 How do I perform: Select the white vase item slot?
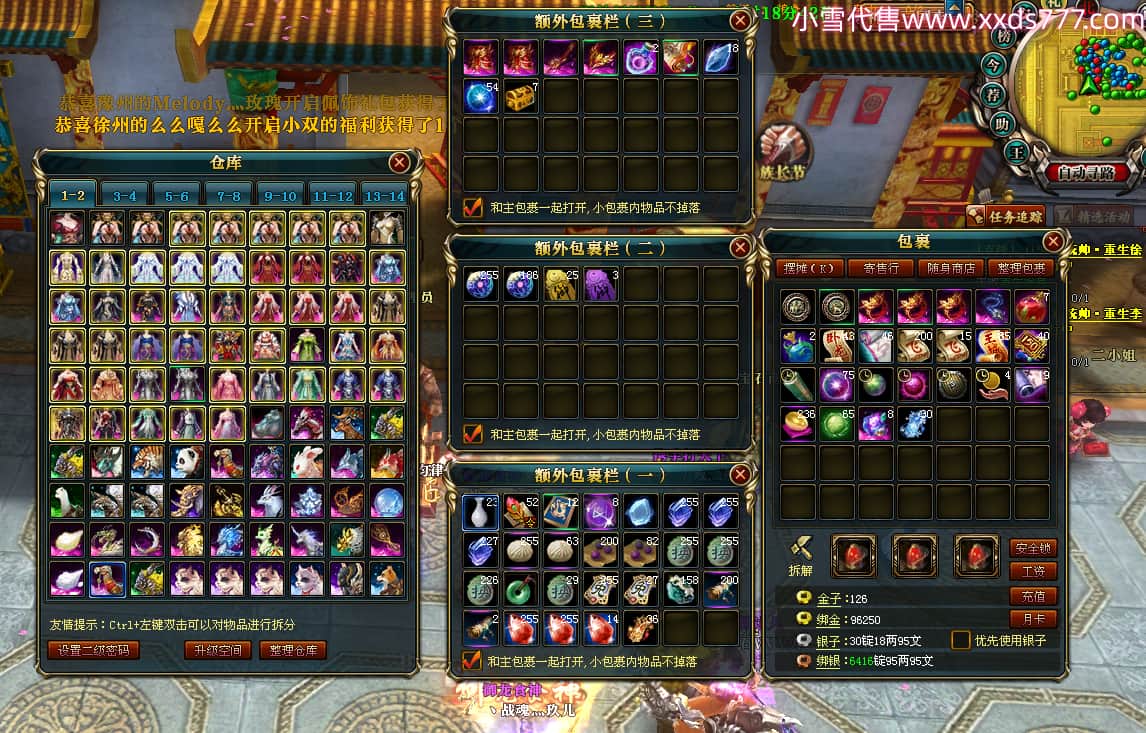point(481,512)
